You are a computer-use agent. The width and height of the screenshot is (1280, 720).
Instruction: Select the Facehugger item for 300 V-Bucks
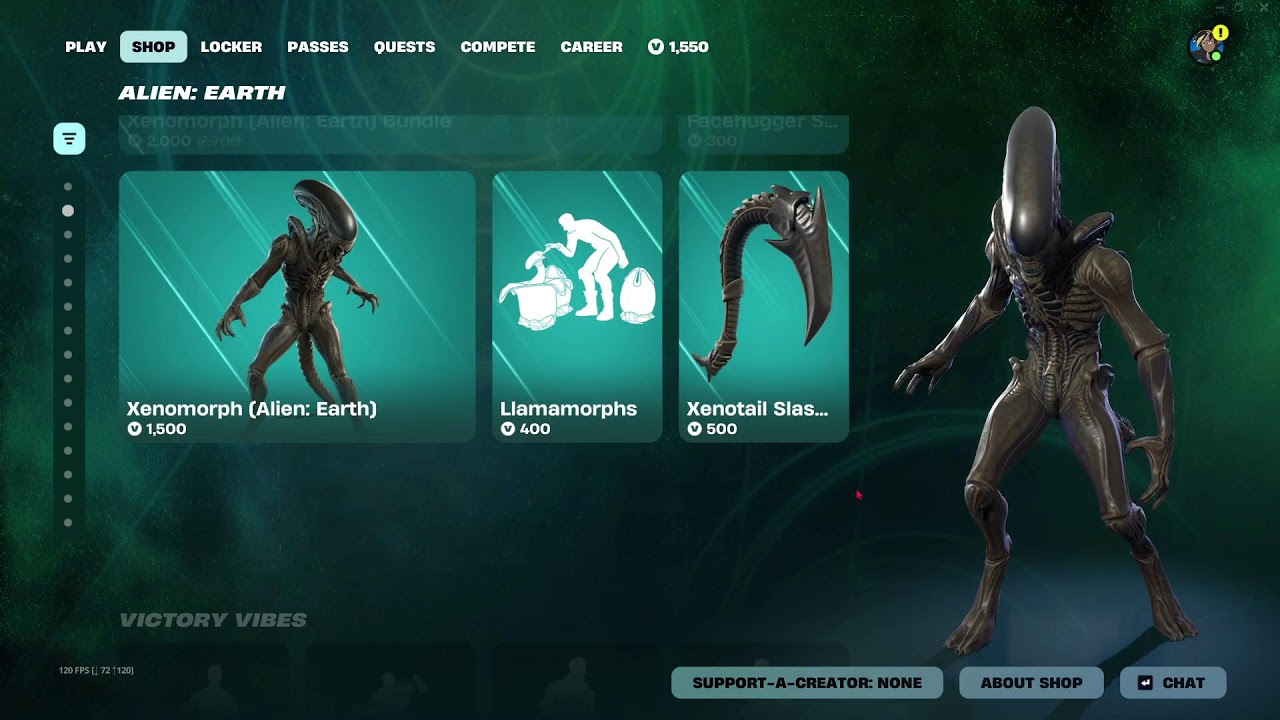click(764, 134)
